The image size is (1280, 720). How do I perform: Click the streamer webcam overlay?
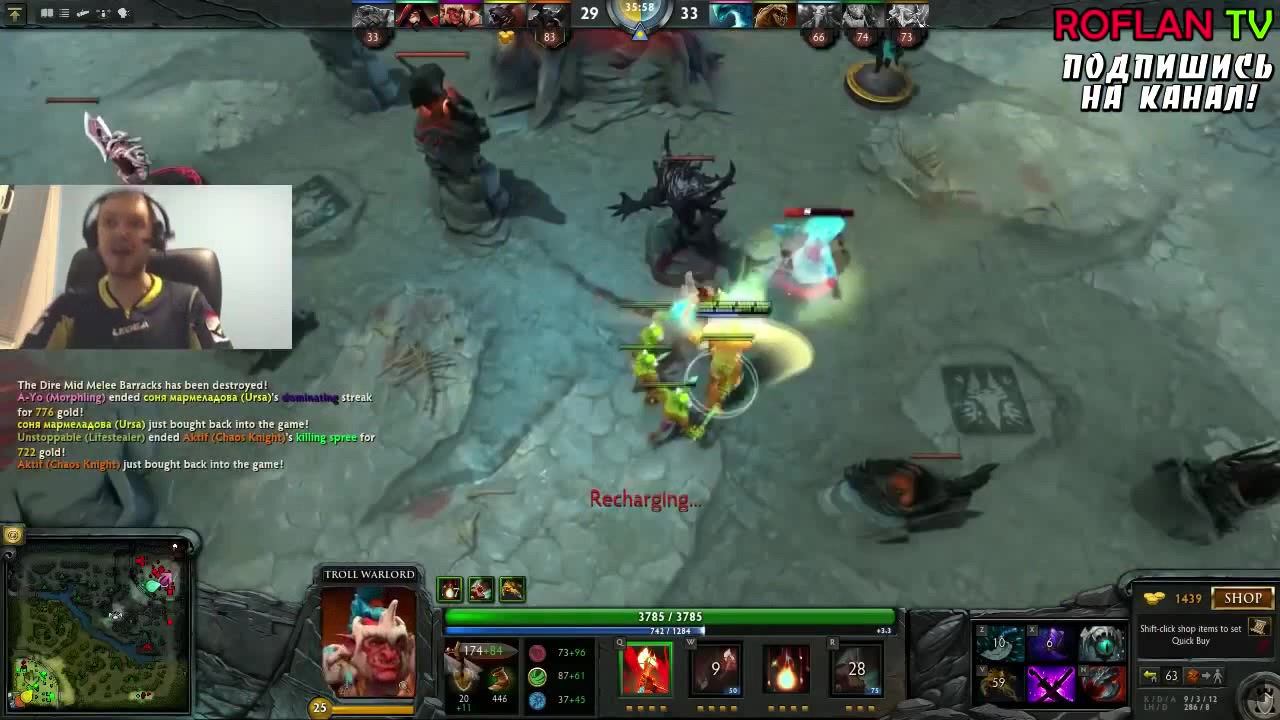(x=146, y=267)
